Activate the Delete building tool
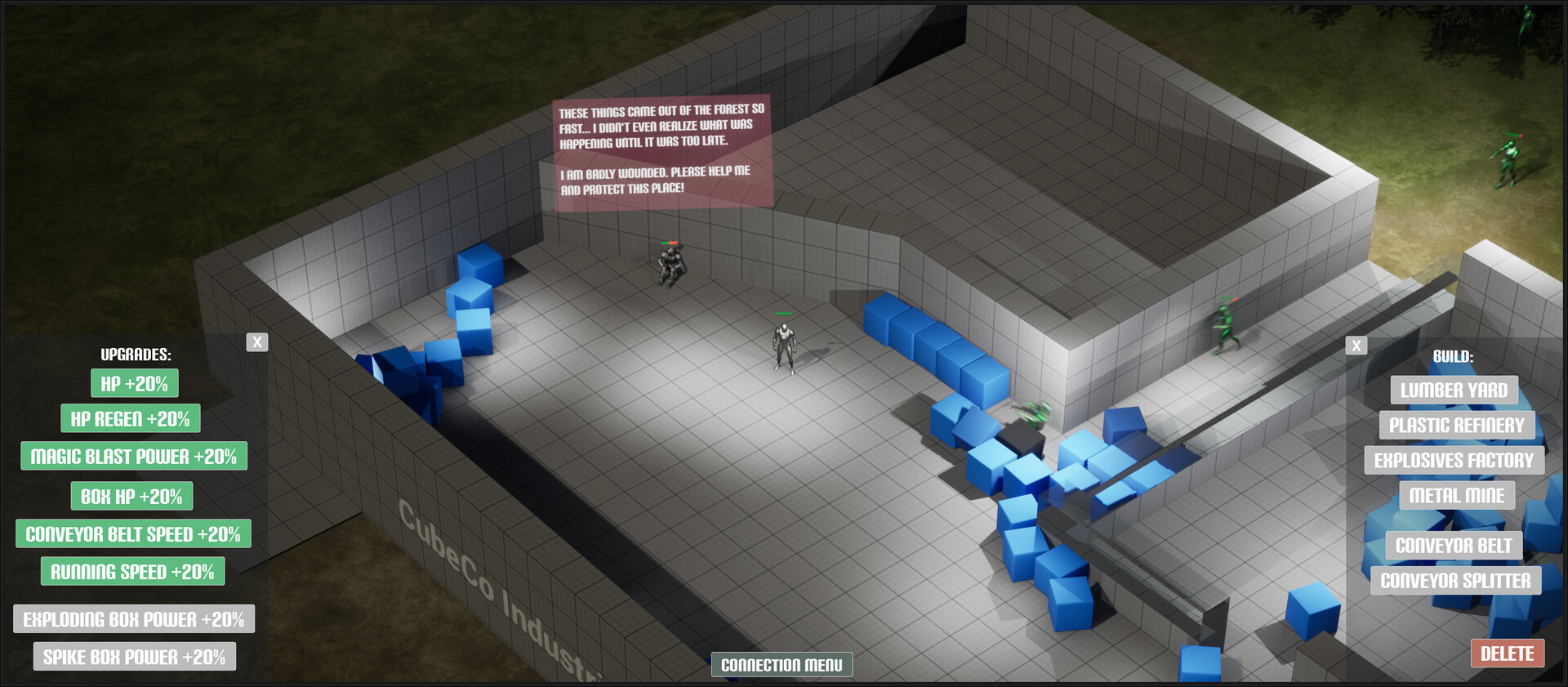 point(1507,654)
